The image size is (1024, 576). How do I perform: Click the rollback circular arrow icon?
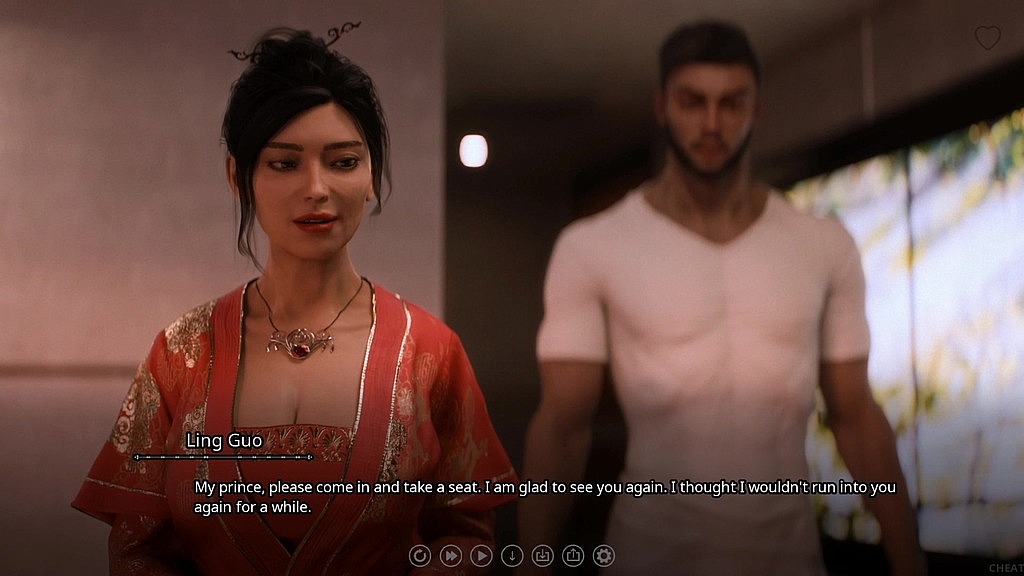(420, 555)
